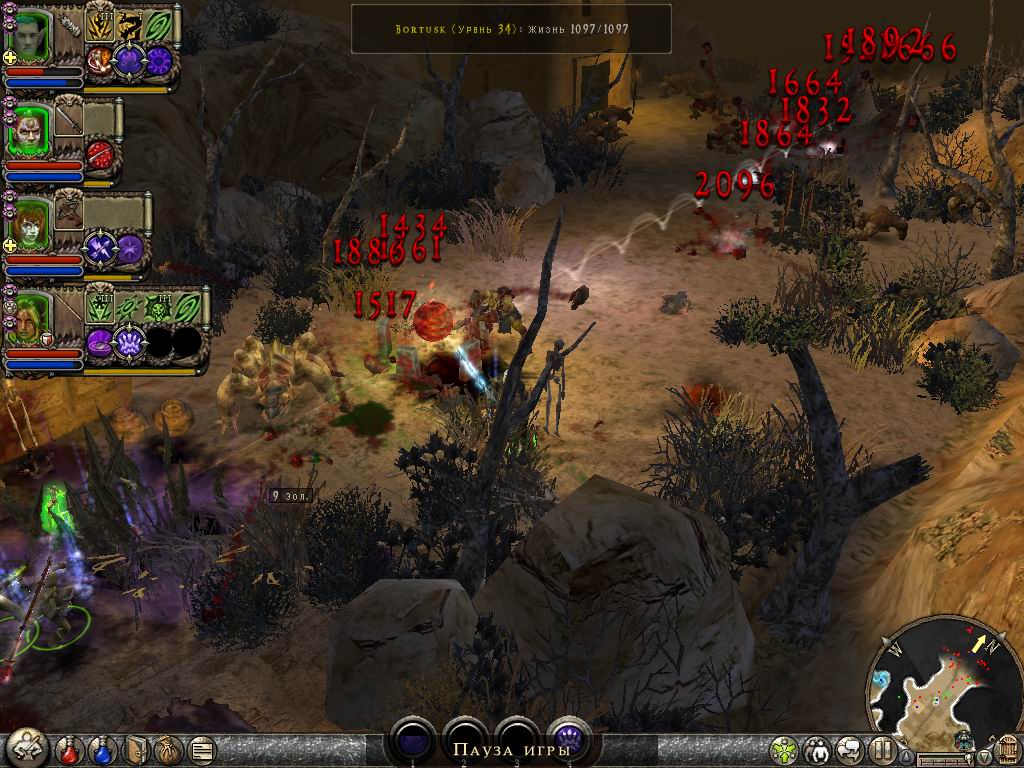Drink a red health potion

coord(69,748)
